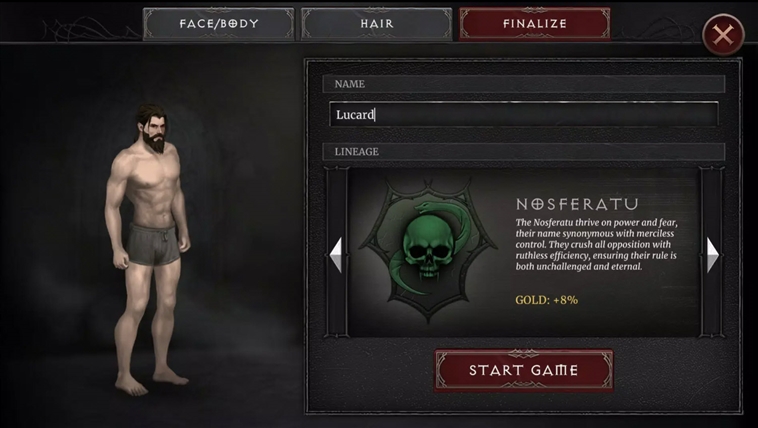The image size is (758, 428).
Task: Show the previous lineage with left arrow
Action: pyautogui.click(x=336, y=254)
